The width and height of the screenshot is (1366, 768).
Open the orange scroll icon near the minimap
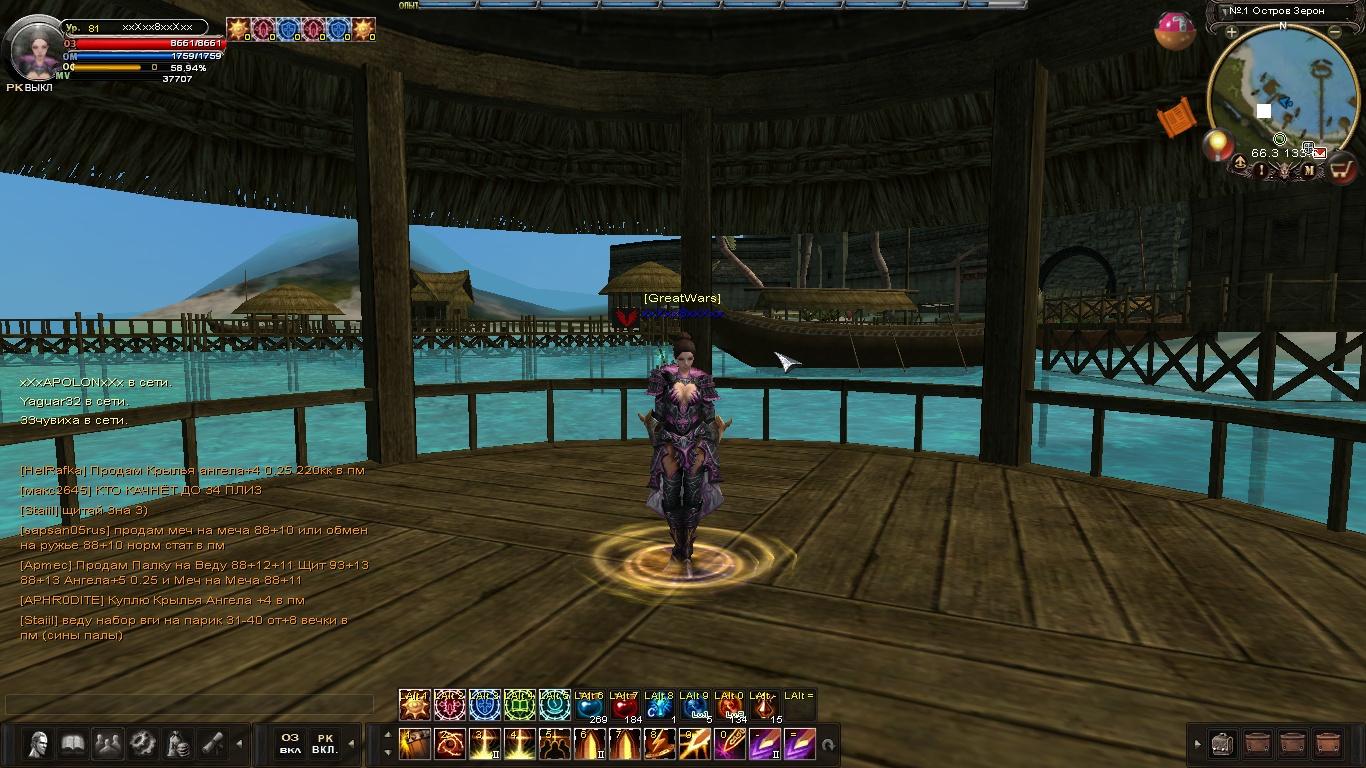click(1177, 117)
